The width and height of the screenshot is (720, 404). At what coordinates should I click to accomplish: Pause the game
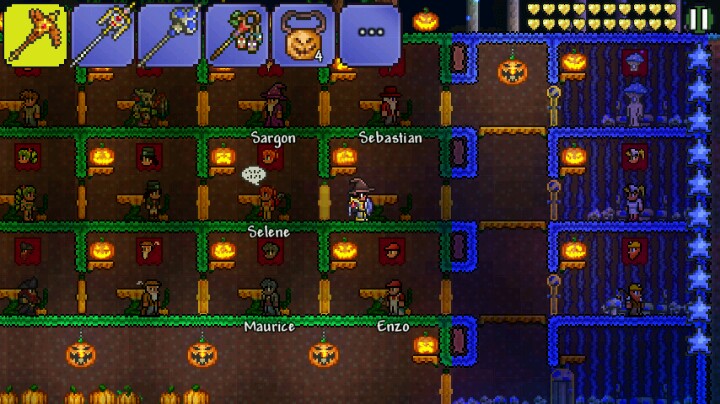[699, 17]
